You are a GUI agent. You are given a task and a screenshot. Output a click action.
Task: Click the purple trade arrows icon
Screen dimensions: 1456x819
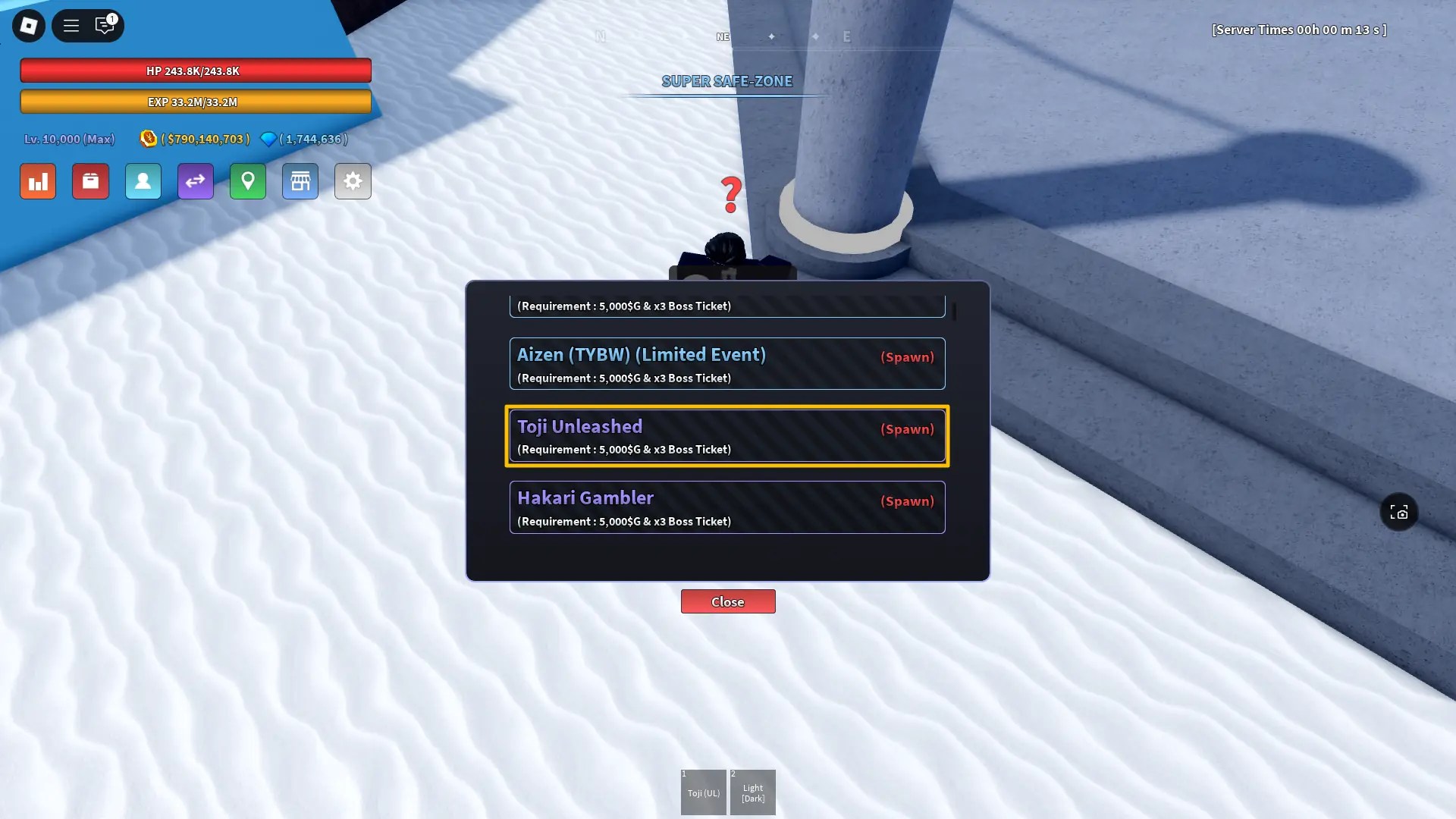[195, 181]
